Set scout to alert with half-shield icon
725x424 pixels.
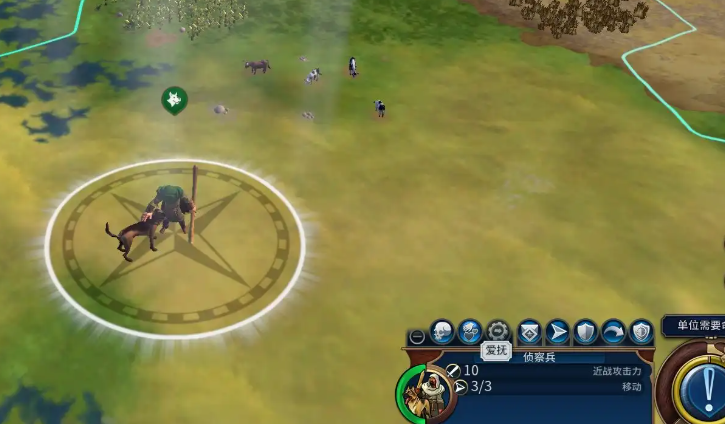coord(641,331)
